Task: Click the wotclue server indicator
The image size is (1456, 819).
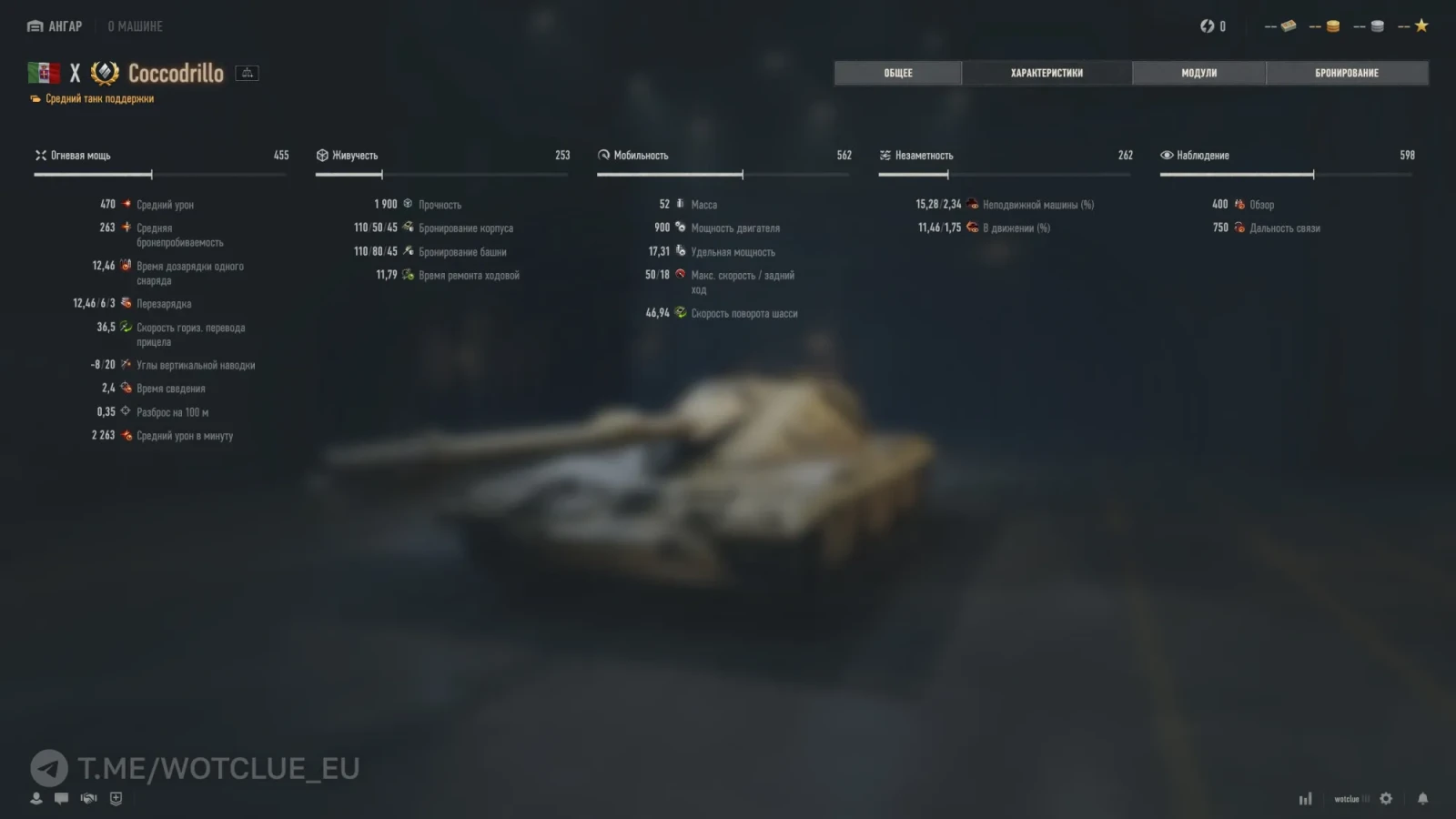Action: (1347, 799)
